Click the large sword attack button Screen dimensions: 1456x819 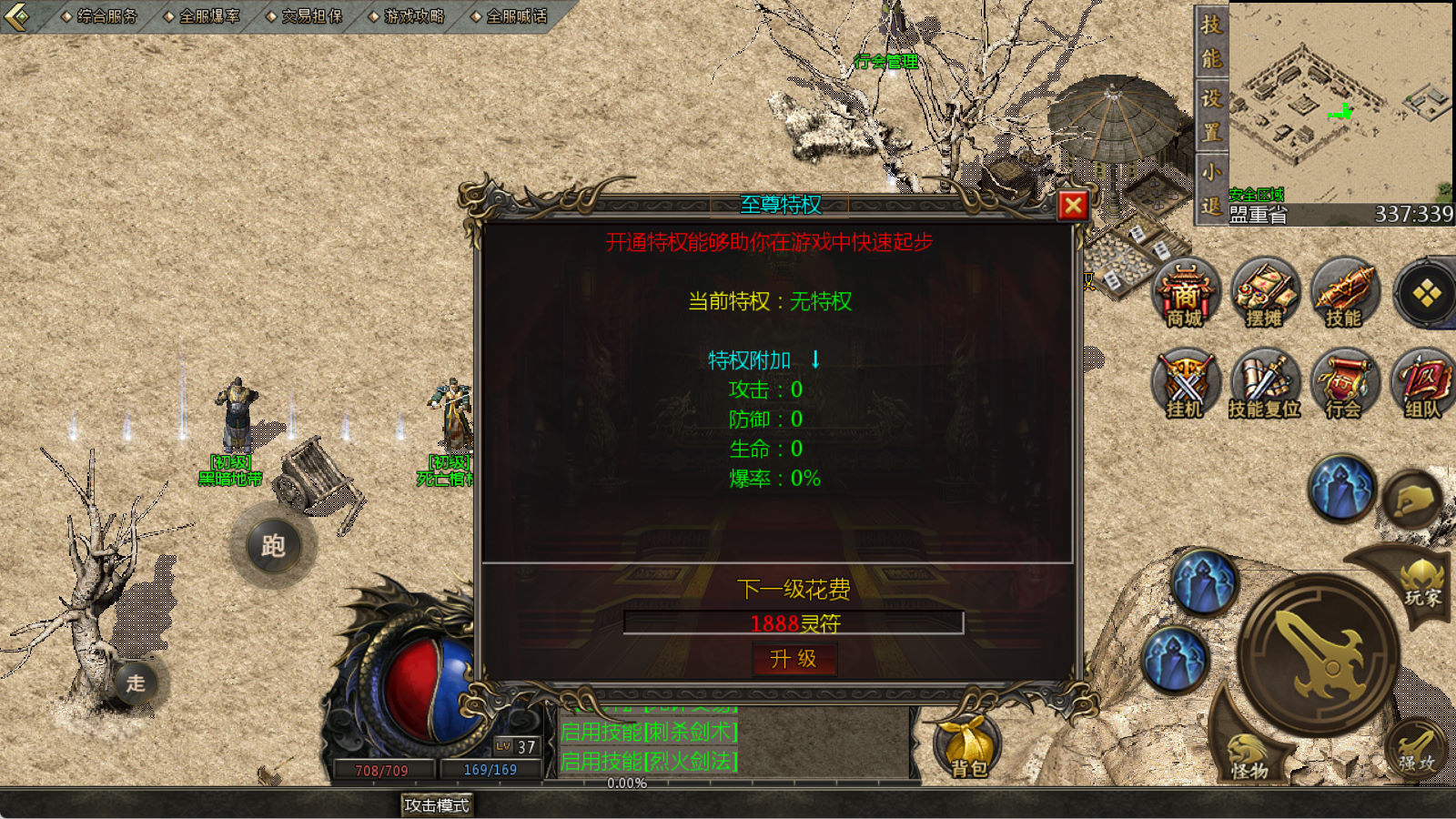1318,652
